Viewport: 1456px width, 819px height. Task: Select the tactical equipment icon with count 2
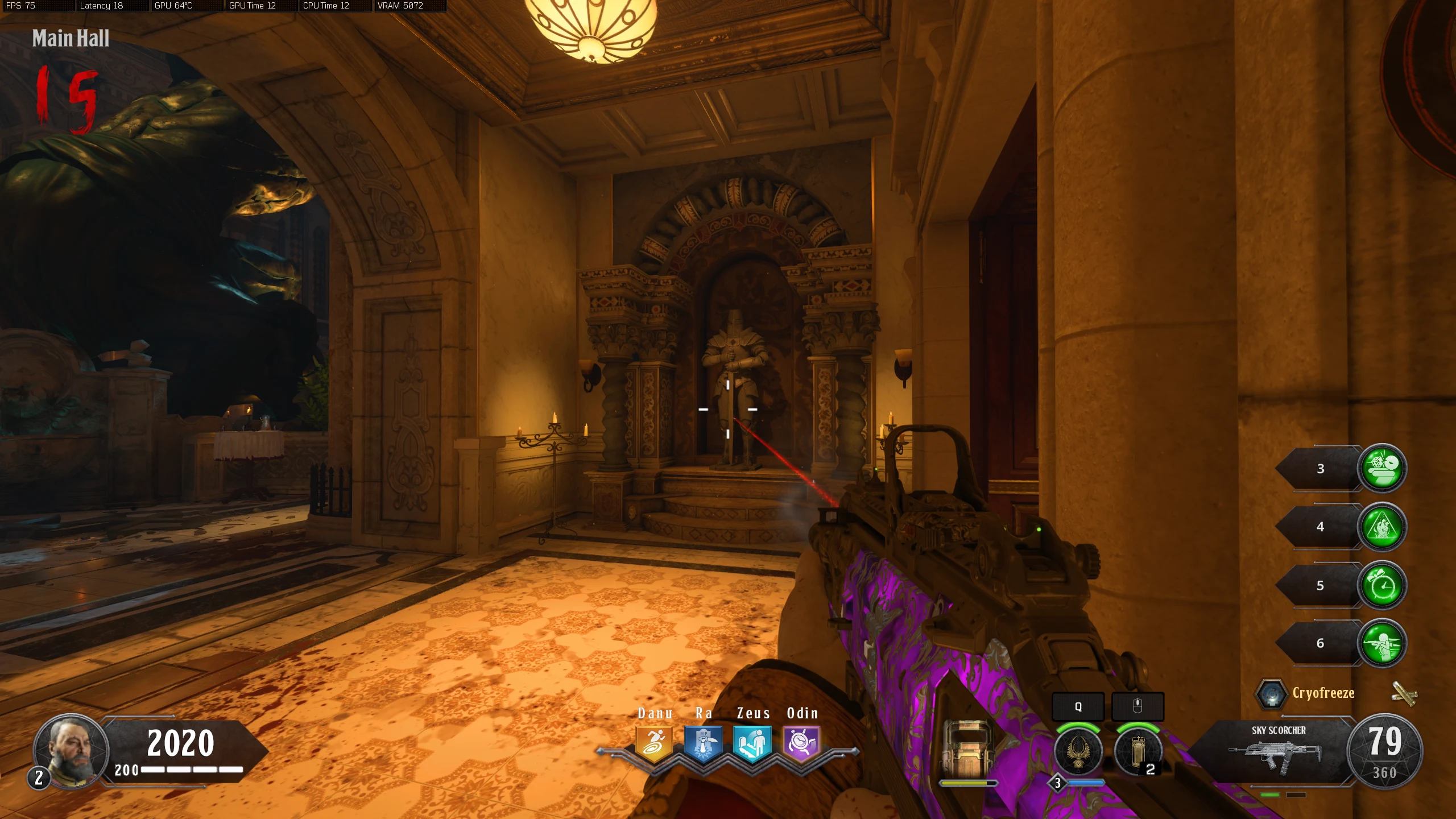tap(1138, 751)
